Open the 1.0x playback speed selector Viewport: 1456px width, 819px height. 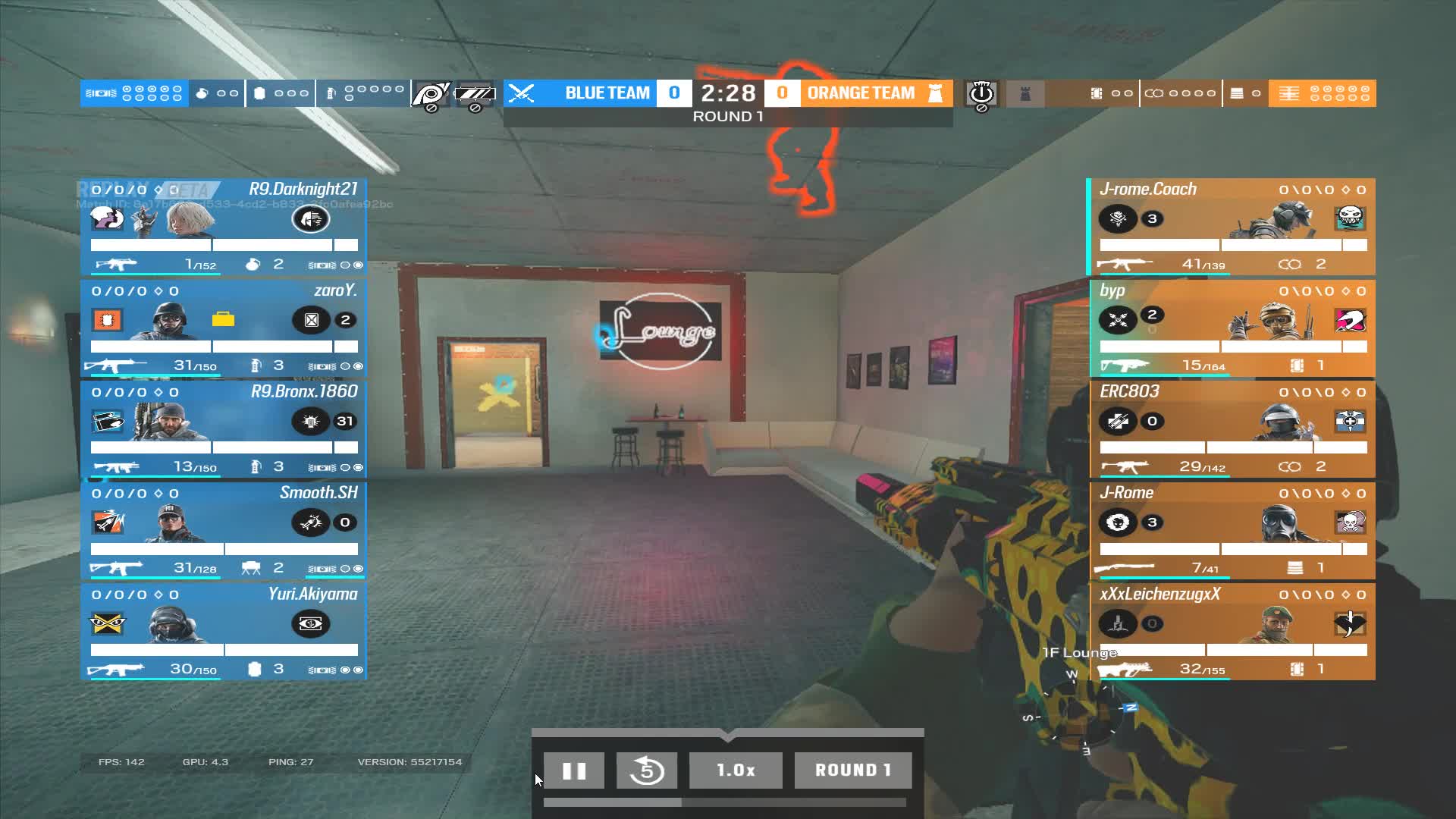click(735, 770)
